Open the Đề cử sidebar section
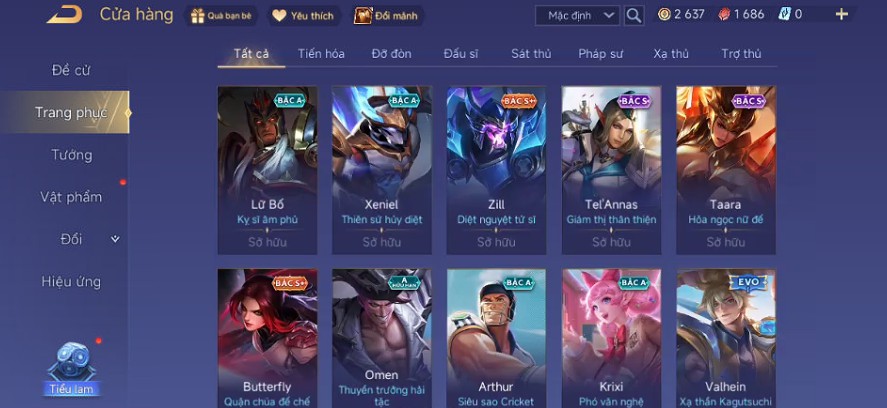This screenshot has height=408, width=887. click(x=72, y=70)
